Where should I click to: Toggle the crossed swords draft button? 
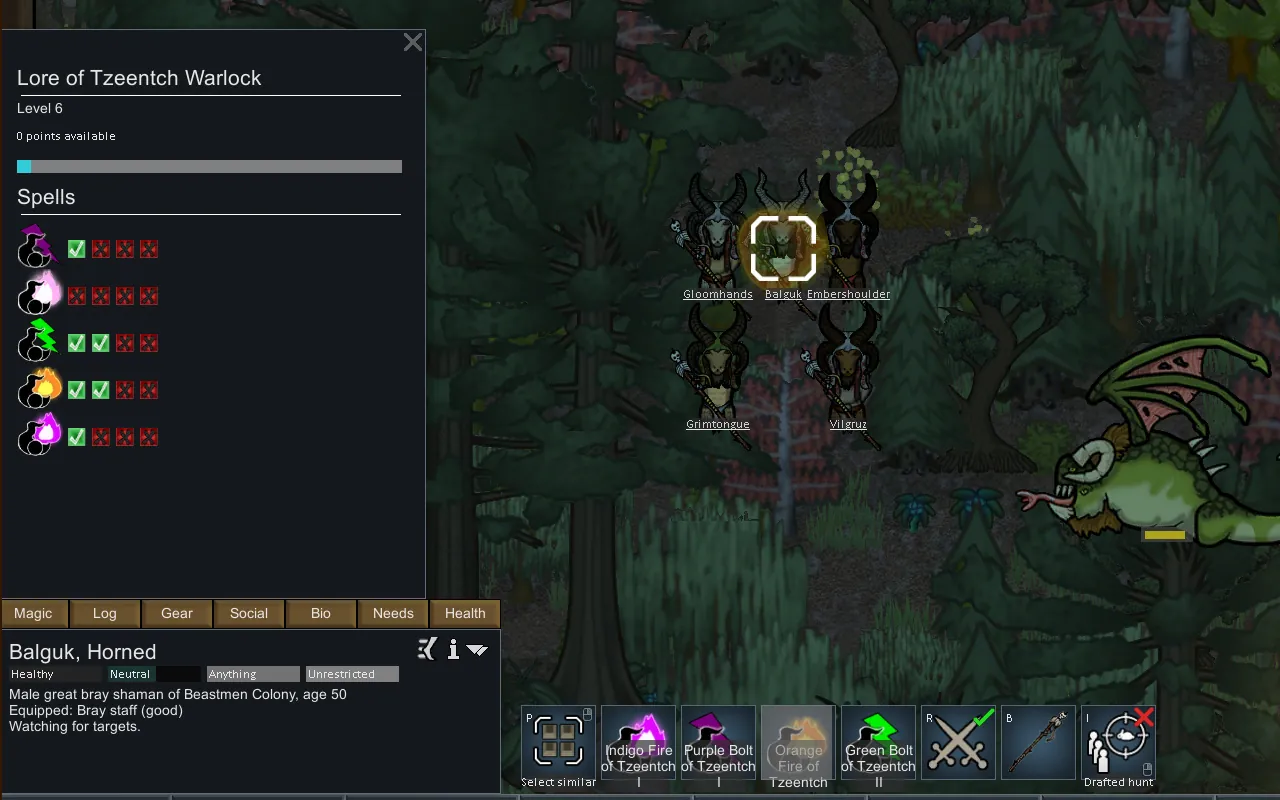click(x=958, y=743)
